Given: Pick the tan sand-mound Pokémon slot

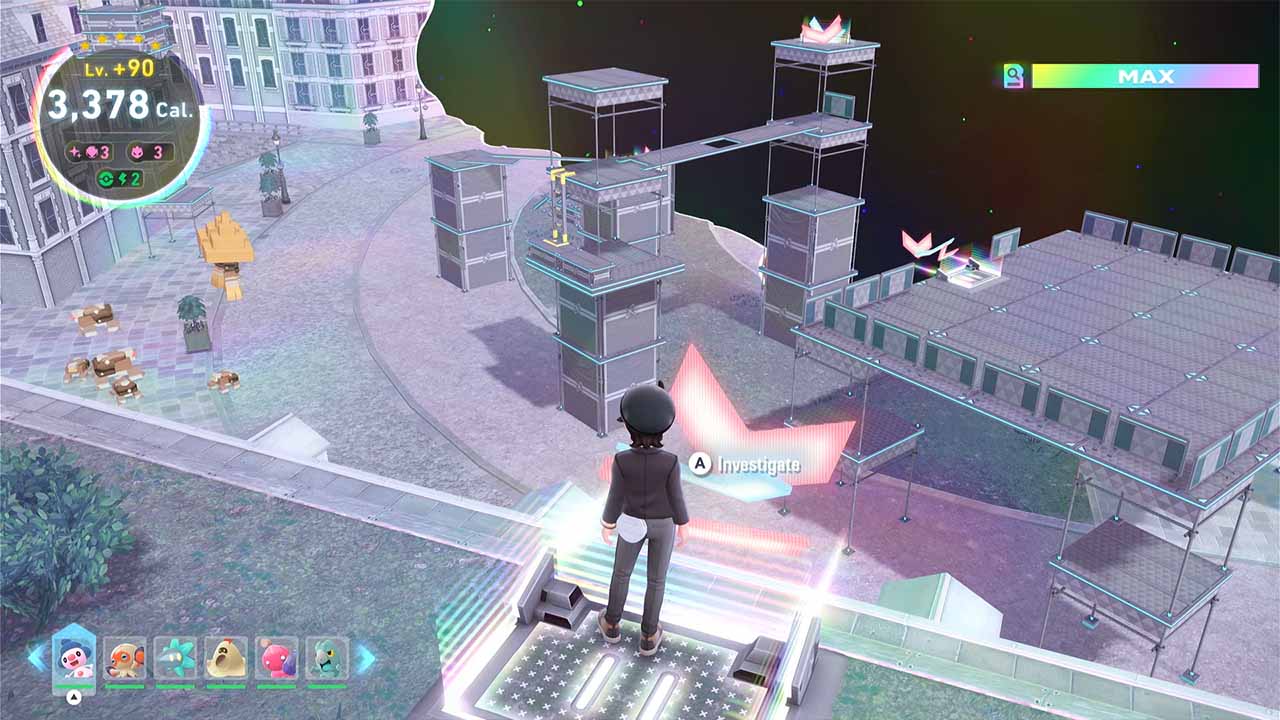Looking at the screenshot, I should click(226, 657).
